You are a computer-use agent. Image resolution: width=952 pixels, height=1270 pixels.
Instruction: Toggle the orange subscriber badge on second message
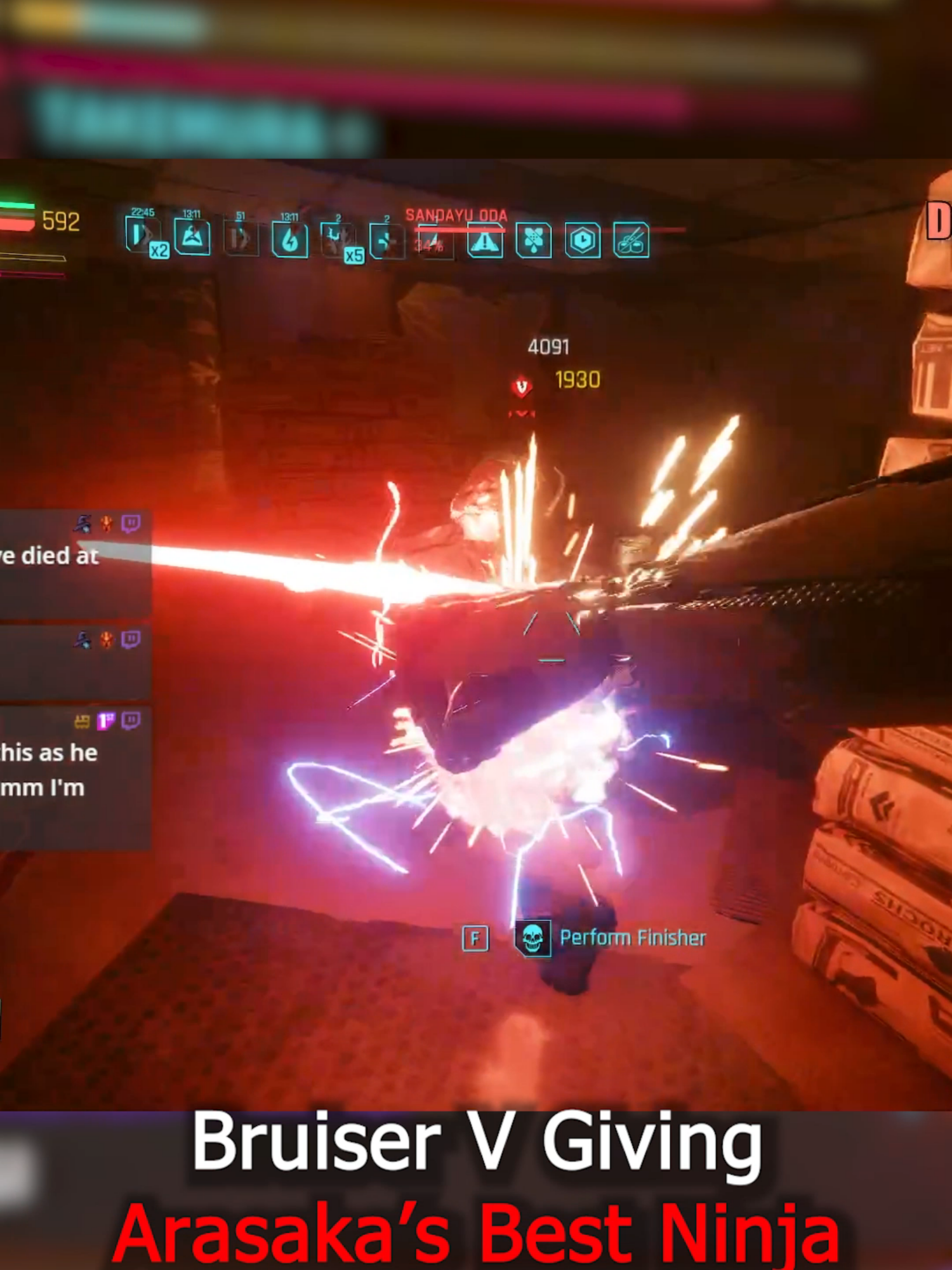click(x=107, y=639)
